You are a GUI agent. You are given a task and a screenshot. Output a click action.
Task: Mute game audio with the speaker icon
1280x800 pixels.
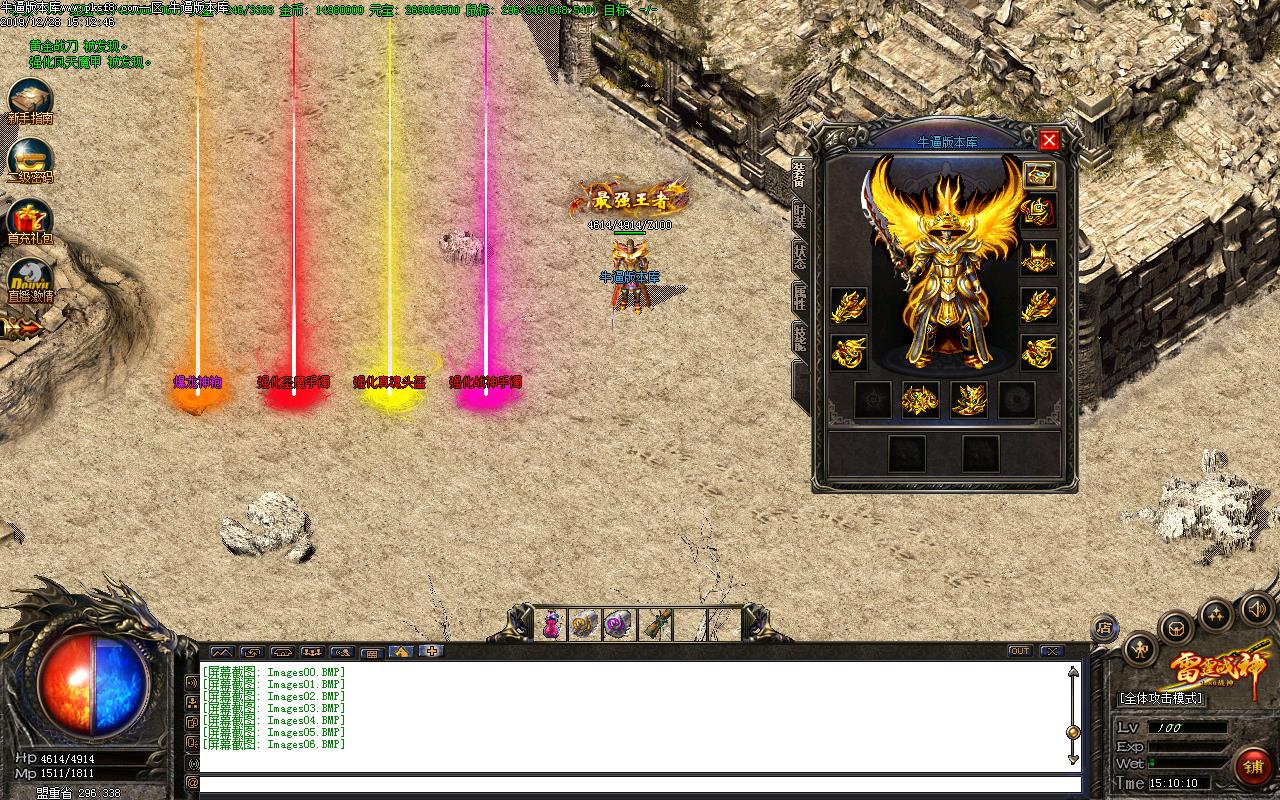click(x=1258, y=608)
